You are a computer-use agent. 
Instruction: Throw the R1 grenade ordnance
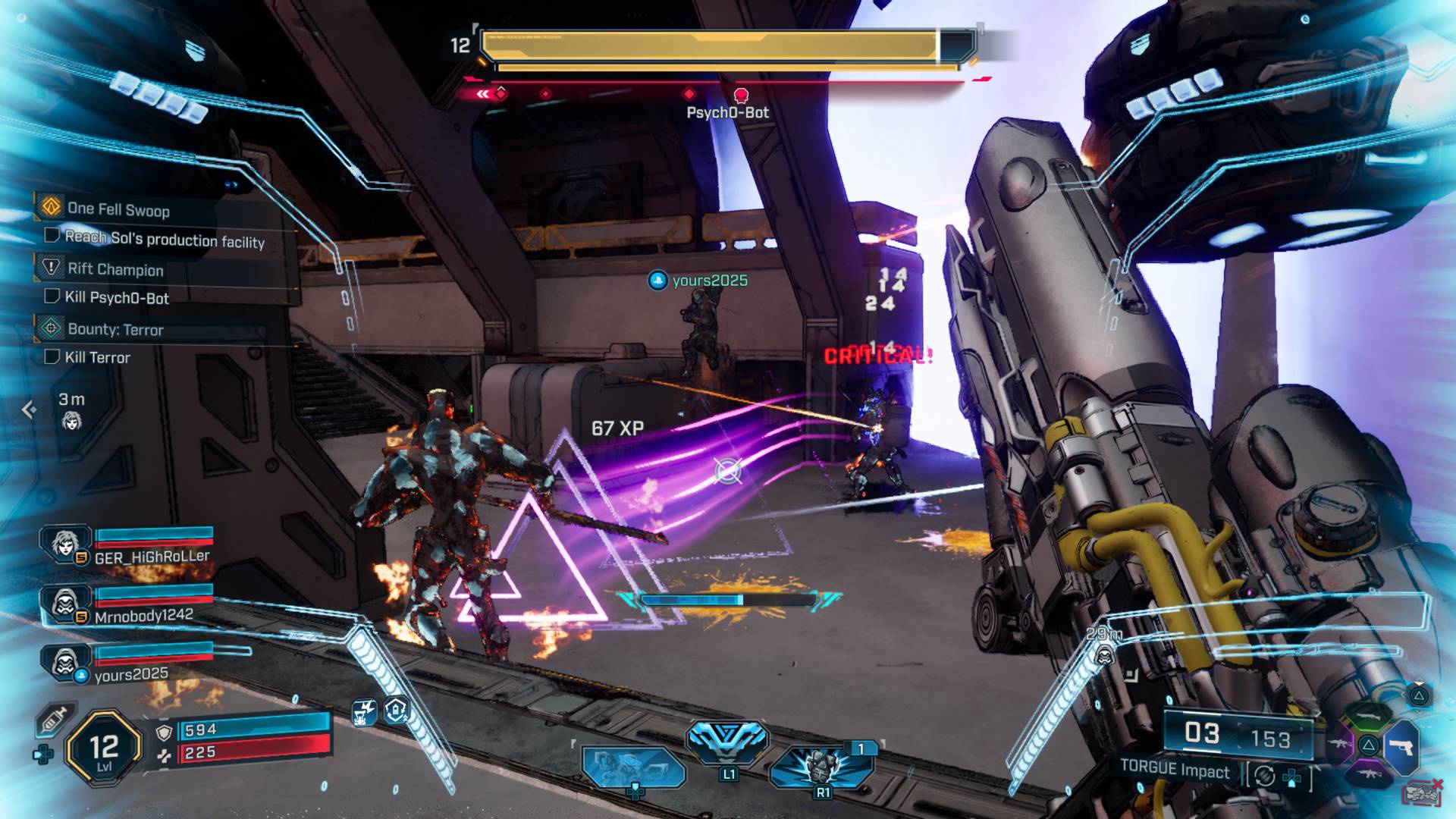821,766
